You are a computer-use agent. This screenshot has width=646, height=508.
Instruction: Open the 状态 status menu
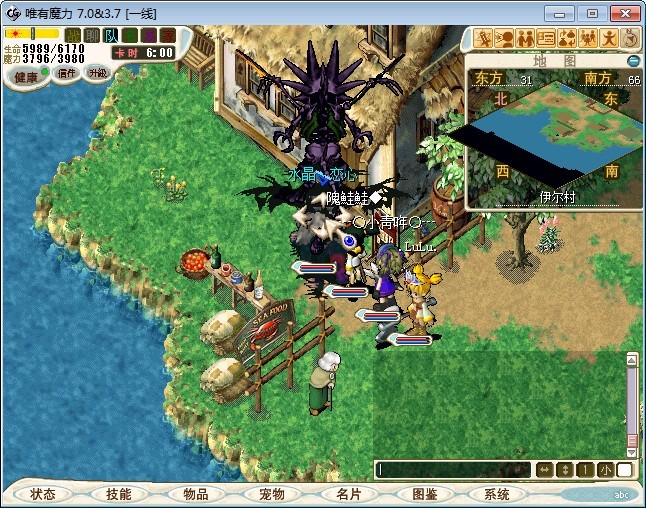[43, 494]
